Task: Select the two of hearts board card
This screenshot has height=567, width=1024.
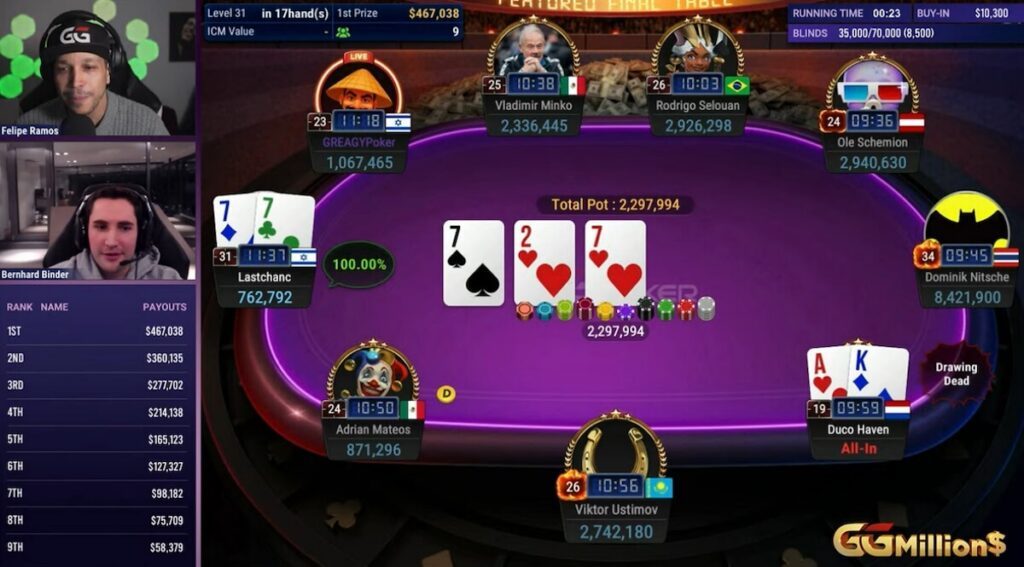Action: (x=544, y=262)
